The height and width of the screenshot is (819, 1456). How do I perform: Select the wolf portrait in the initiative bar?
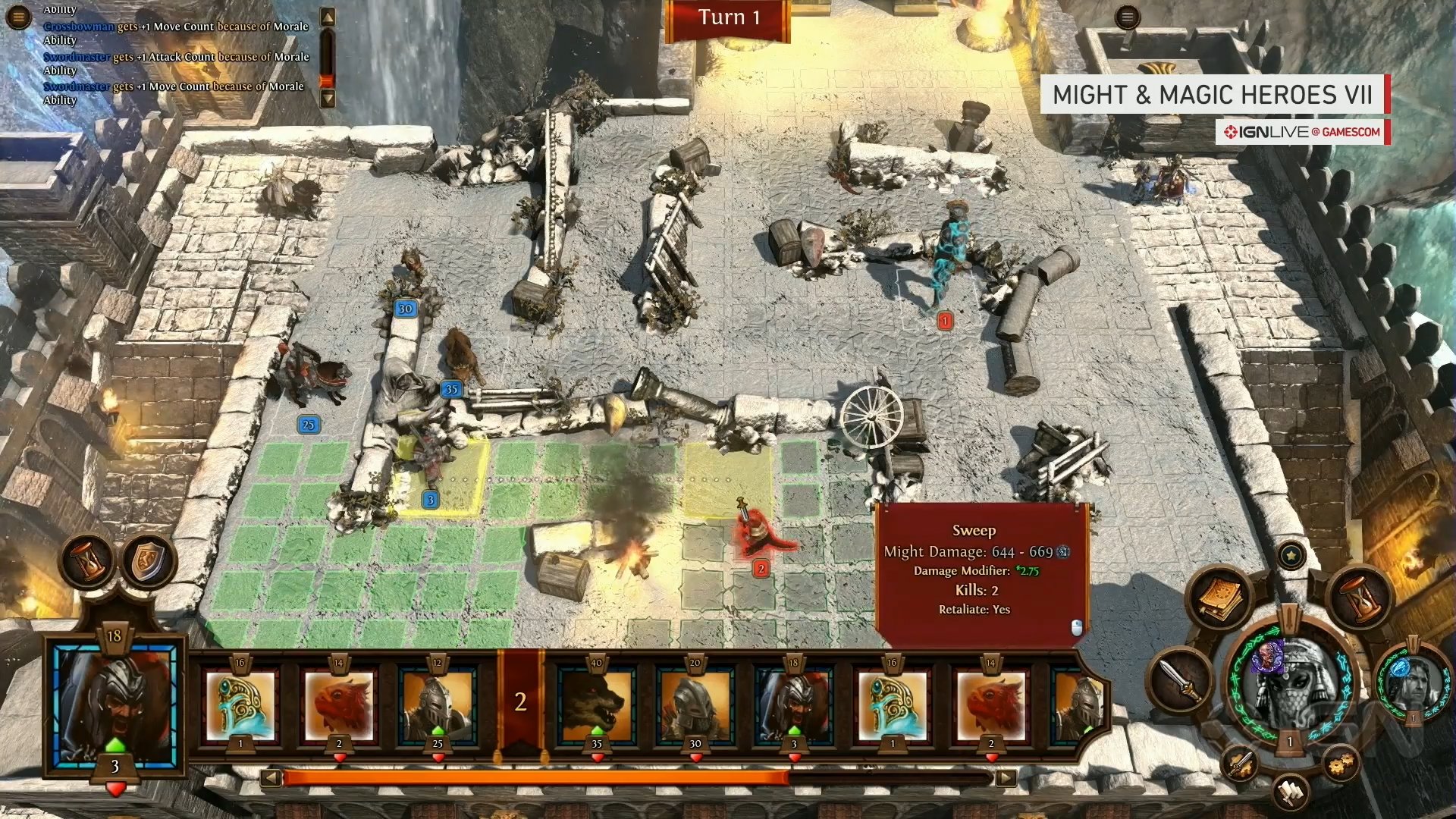pyautogui.click(x=597, y=707)
